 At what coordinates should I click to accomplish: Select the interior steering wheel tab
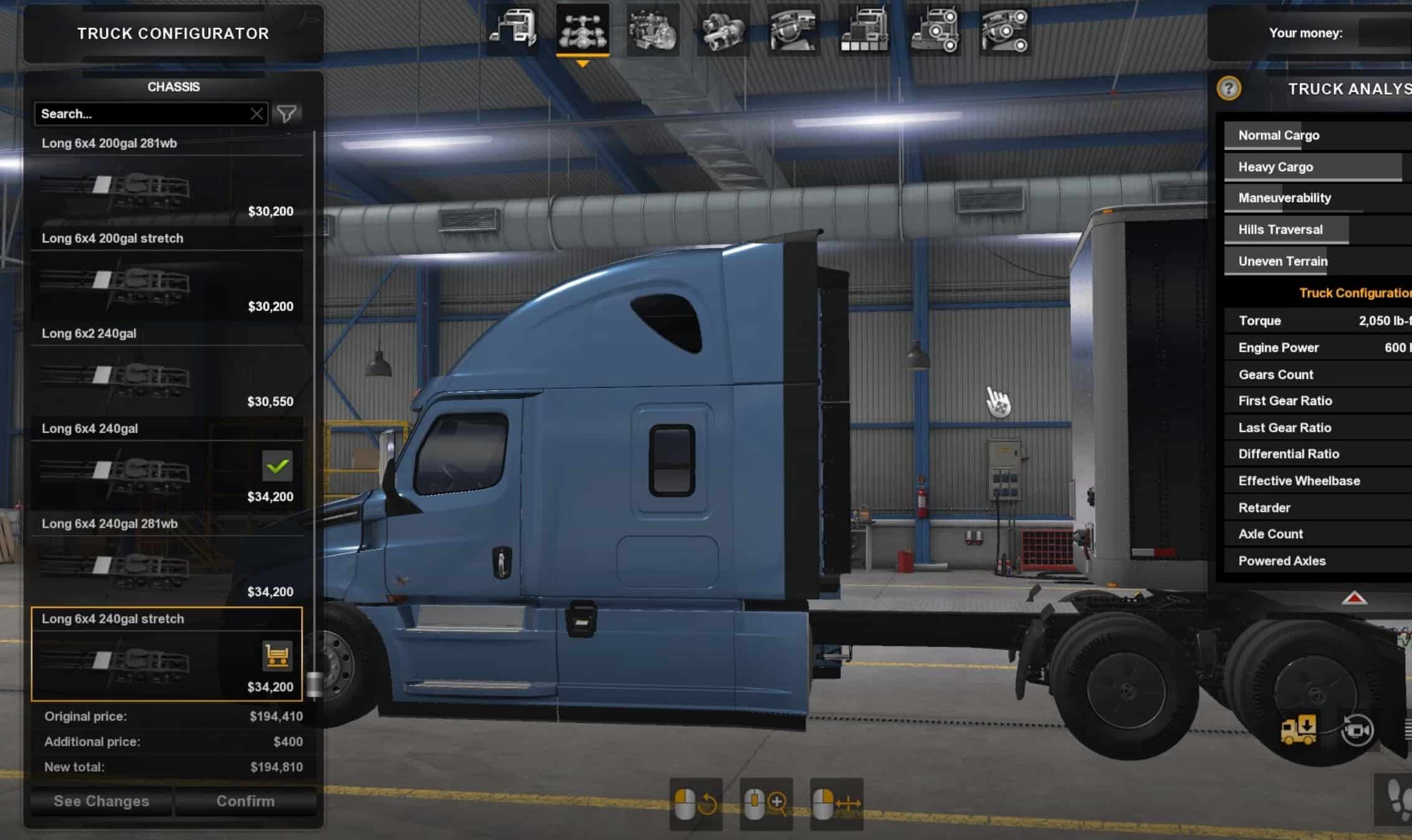(793, 30)
